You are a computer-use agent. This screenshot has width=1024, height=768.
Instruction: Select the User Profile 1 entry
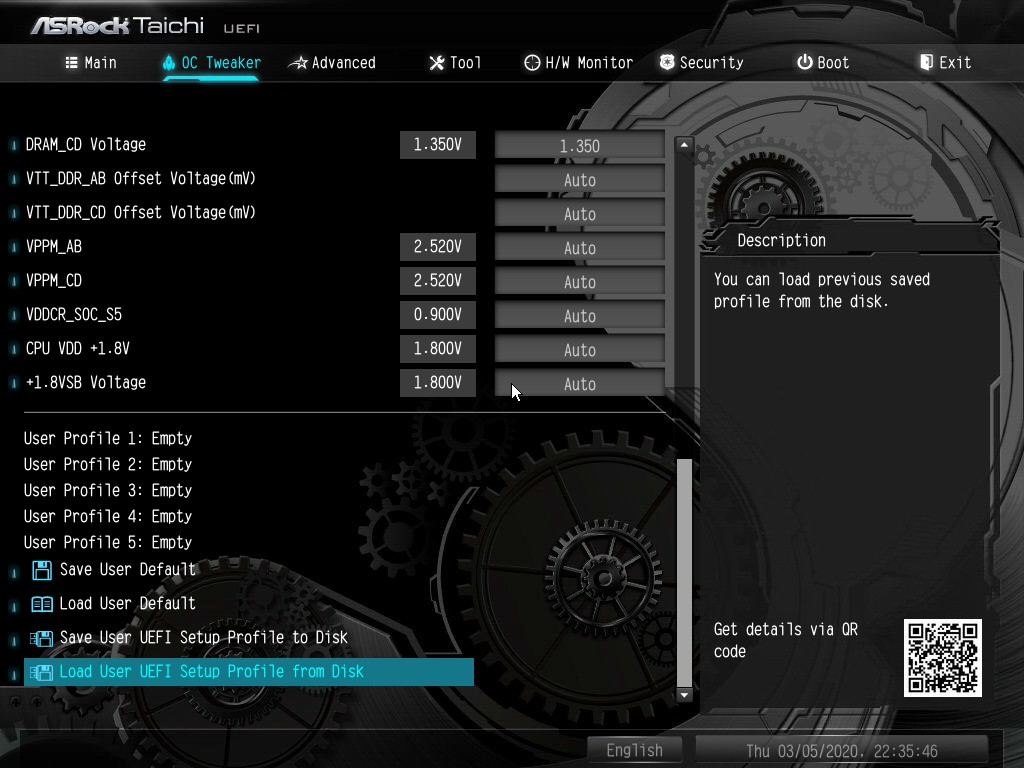coord(108,438)
